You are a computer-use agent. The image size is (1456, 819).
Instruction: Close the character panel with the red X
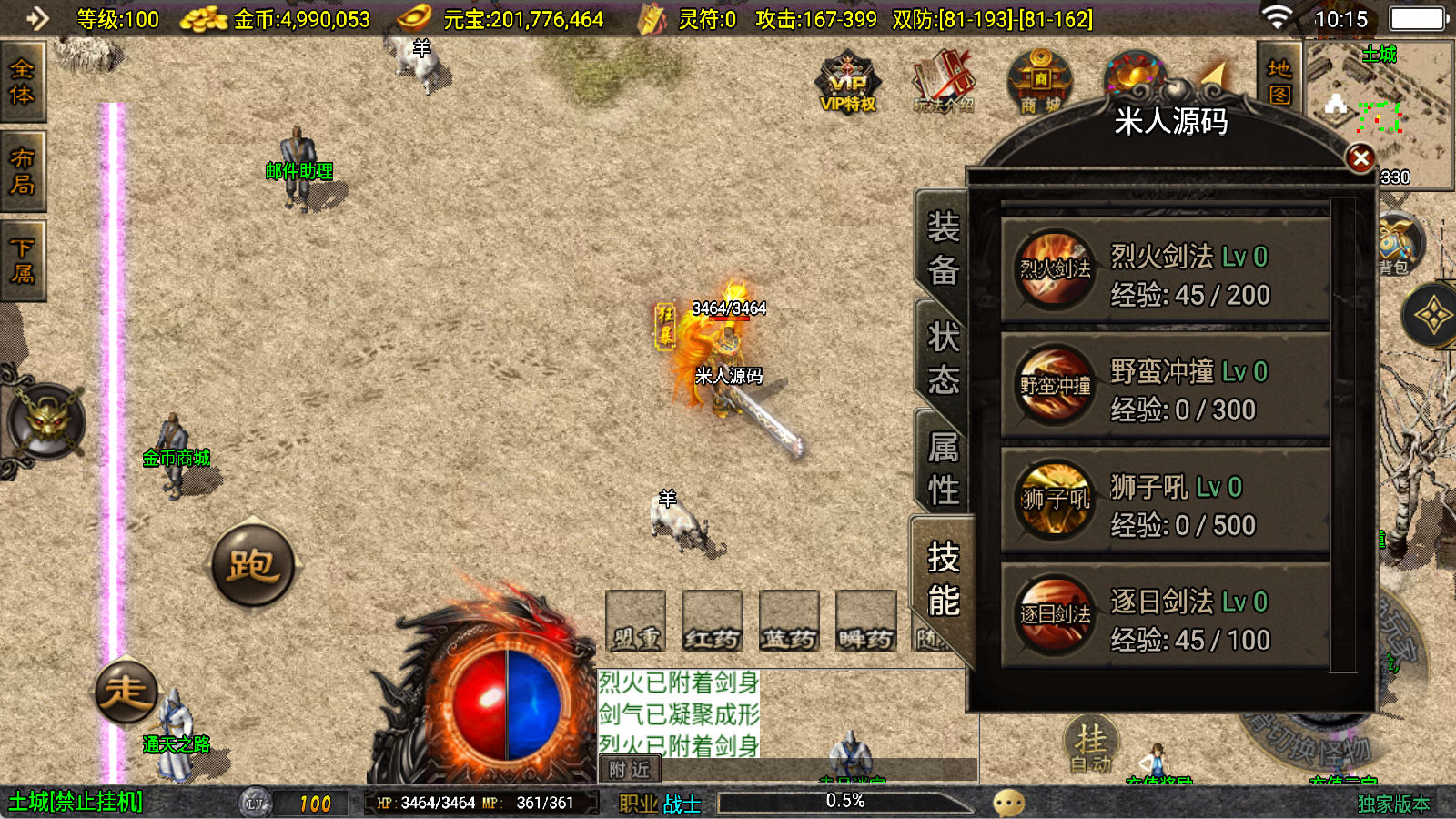click(1360, 159)
